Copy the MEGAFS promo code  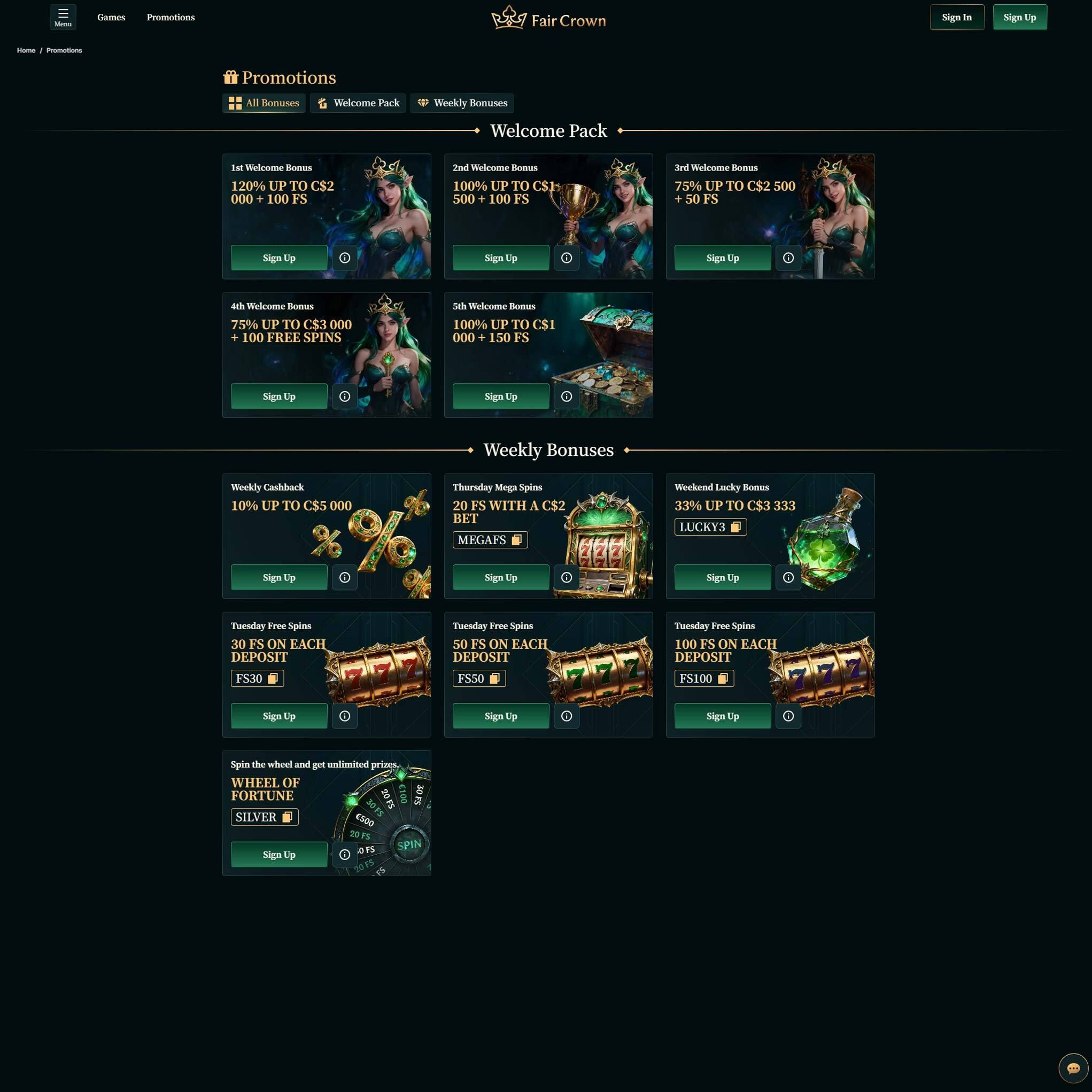[x=516, y=540]
